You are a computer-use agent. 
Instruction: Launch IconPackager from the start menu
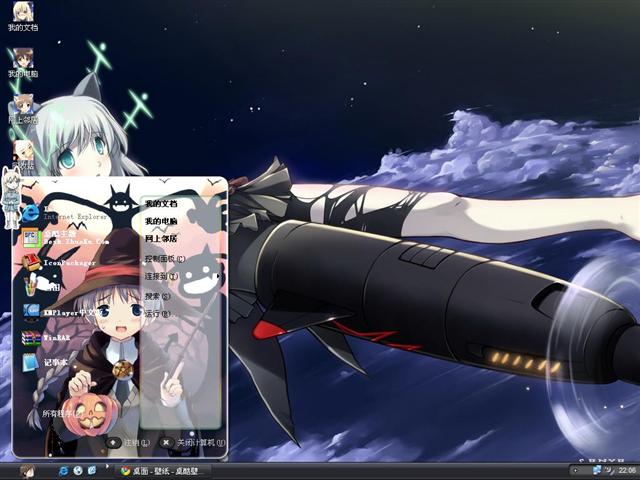68,262
